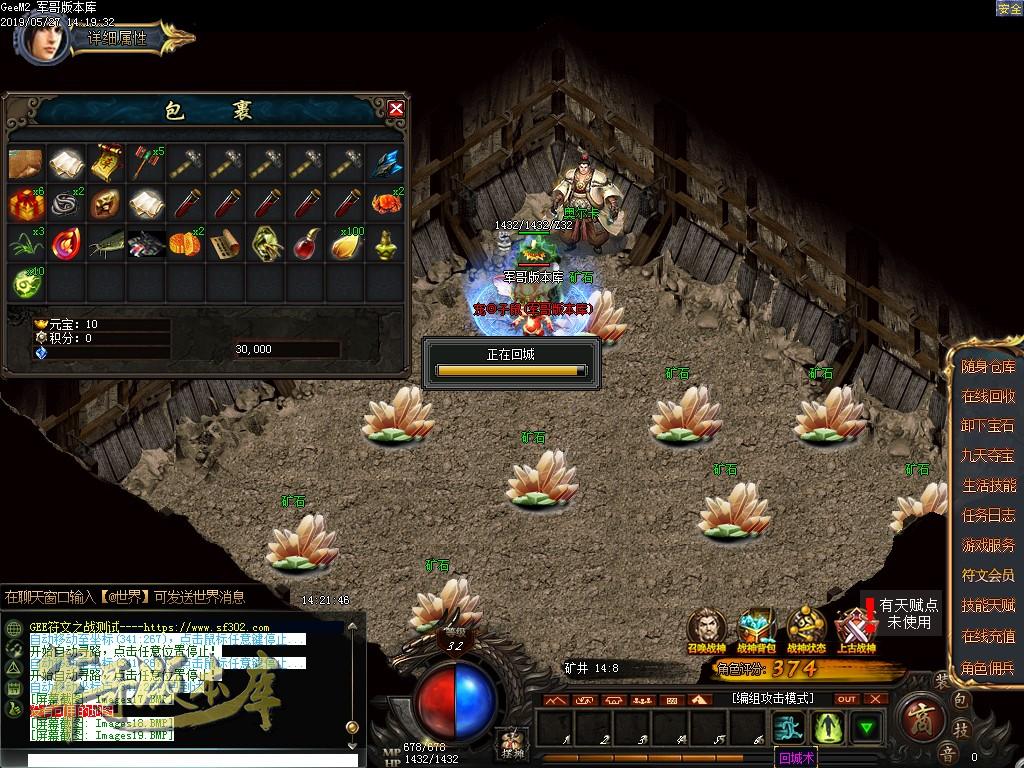
Task: Close the 包裹 inventory window
Action: (396, 108)
